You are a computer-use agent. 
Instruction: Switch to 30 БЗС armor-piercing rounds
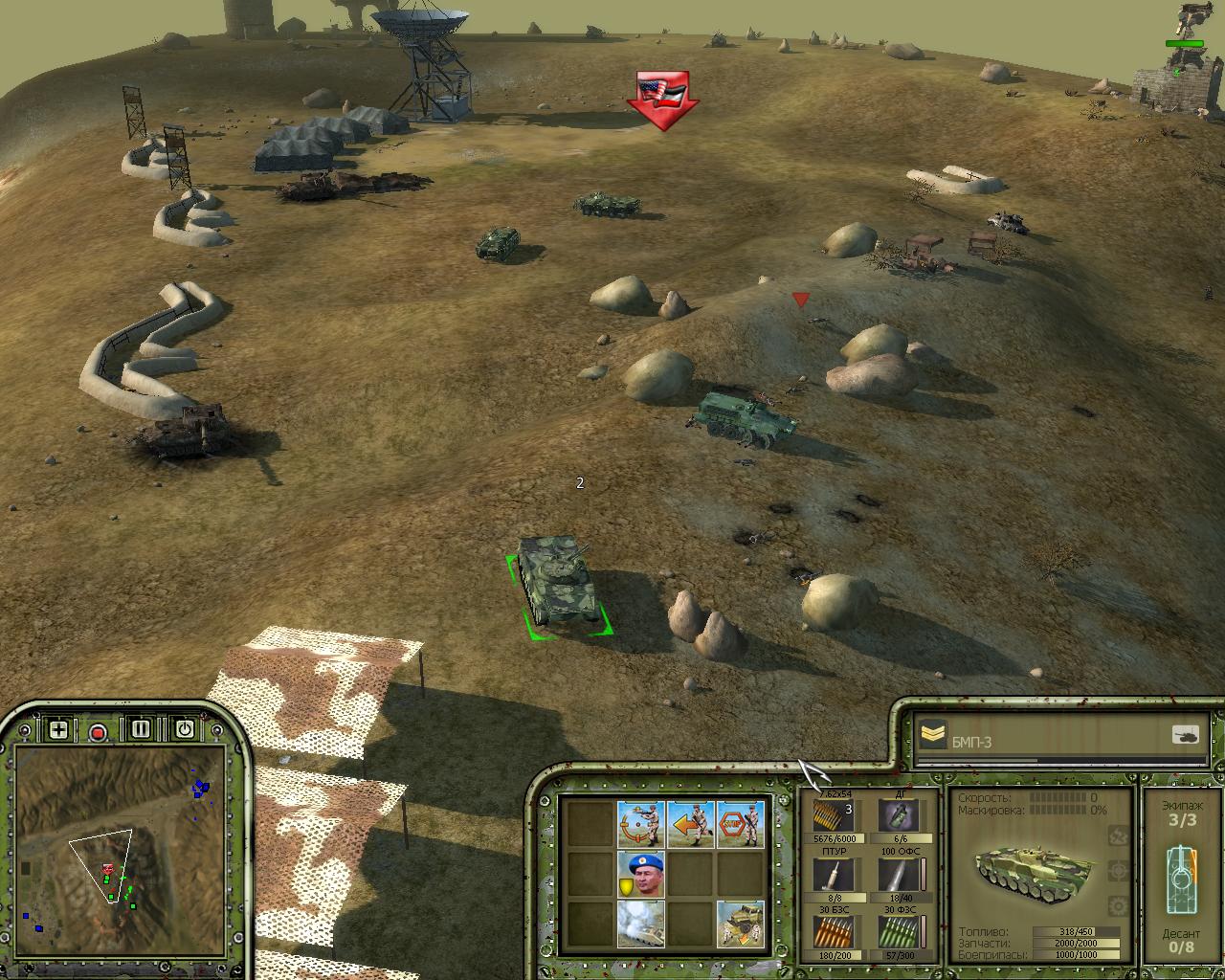point(831,932)
